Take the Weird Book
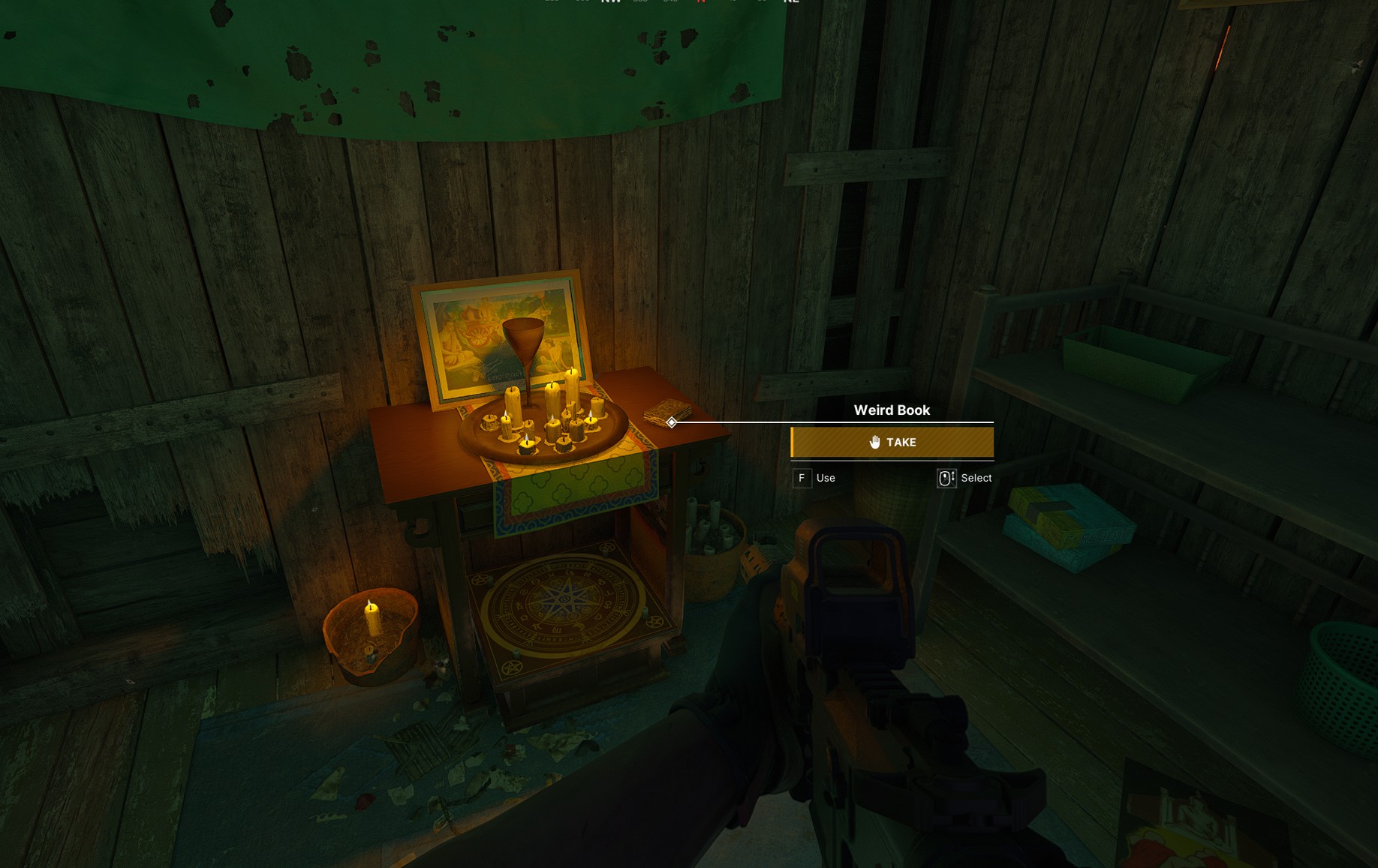 892,443
